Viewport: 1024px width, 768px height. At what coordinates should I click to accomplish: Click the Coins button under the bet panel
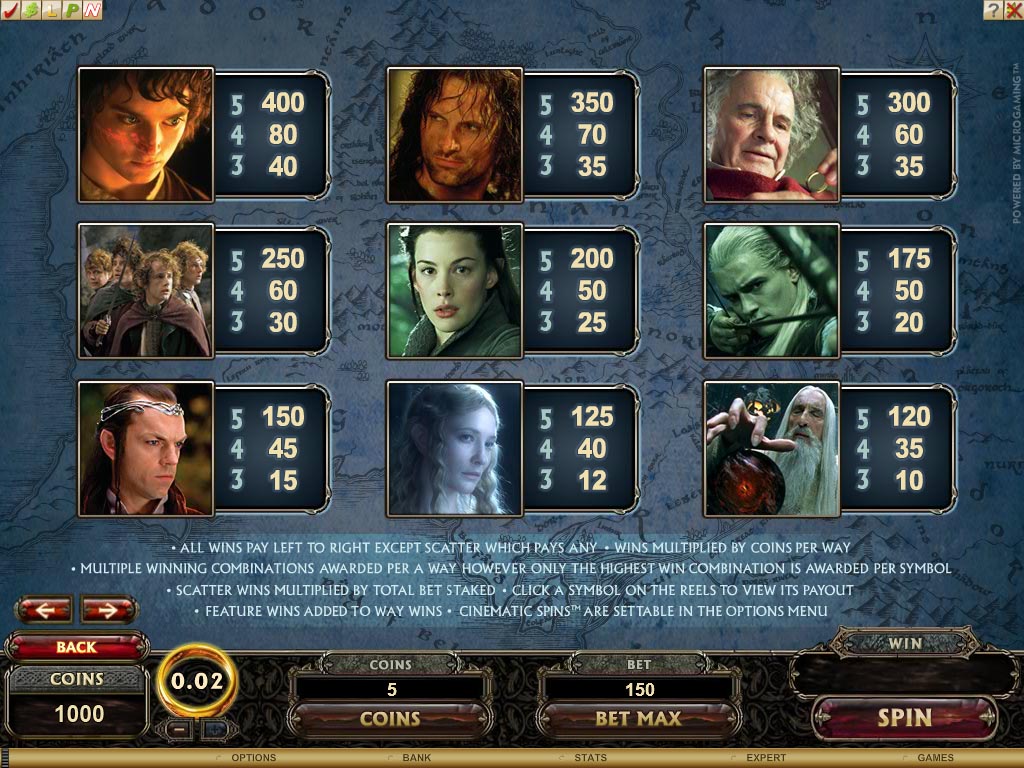[390, 718]
